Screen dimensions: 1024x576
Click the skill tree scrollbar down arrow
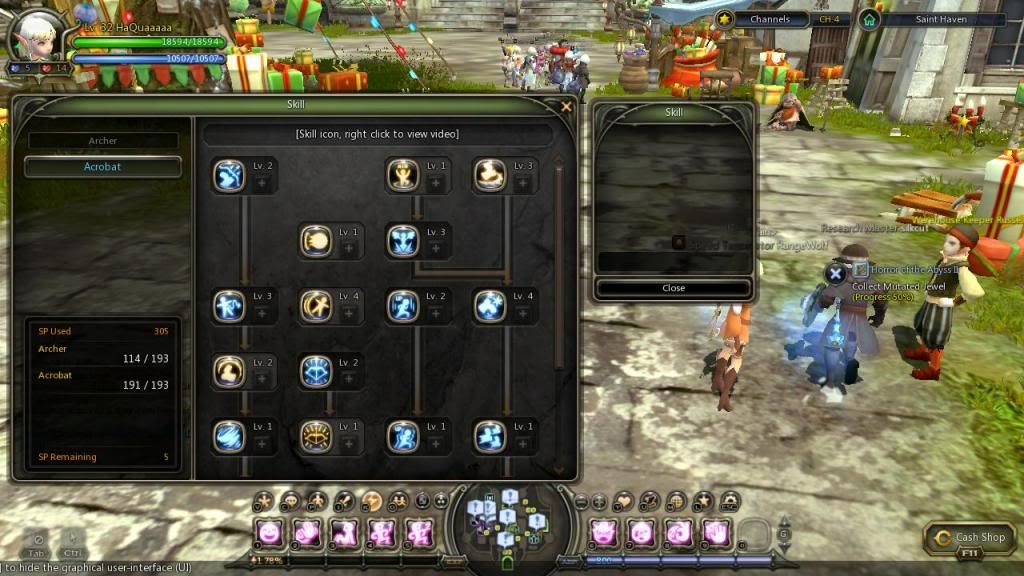558,470
